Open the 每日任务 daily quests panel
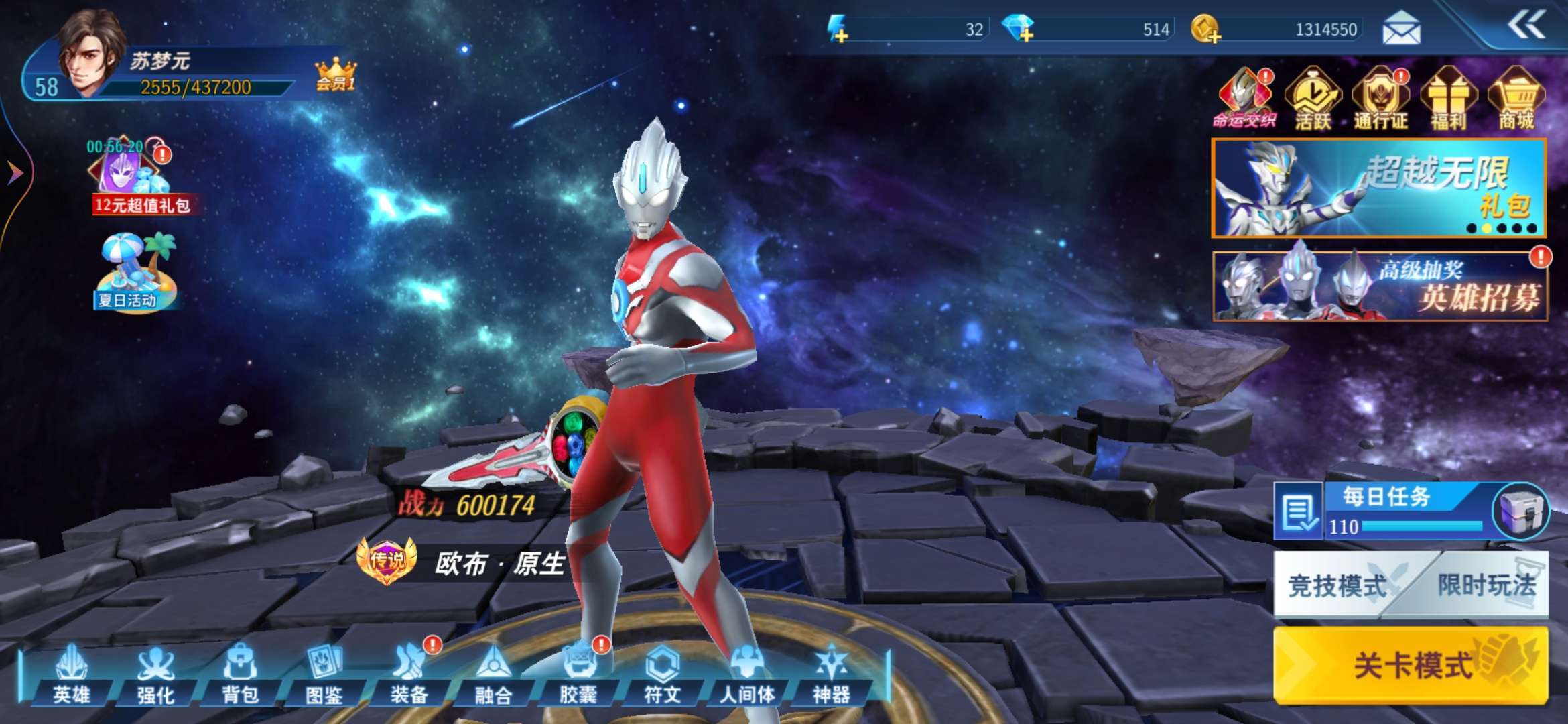 tap(1387, 511)
